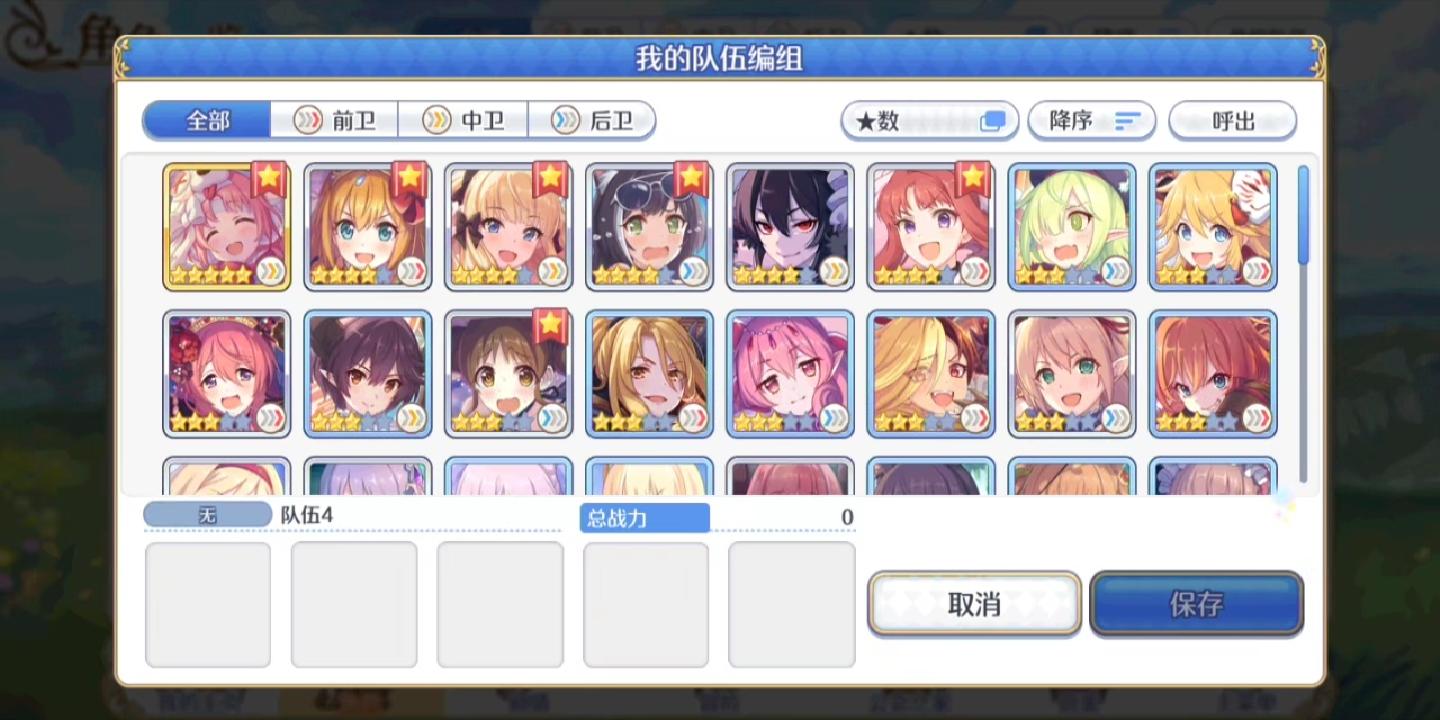Click the chevron icon inside the 前卫 tab
The width and height of the screenshot is (1440, 720).
pyautogui.click(x=308, y=120)
